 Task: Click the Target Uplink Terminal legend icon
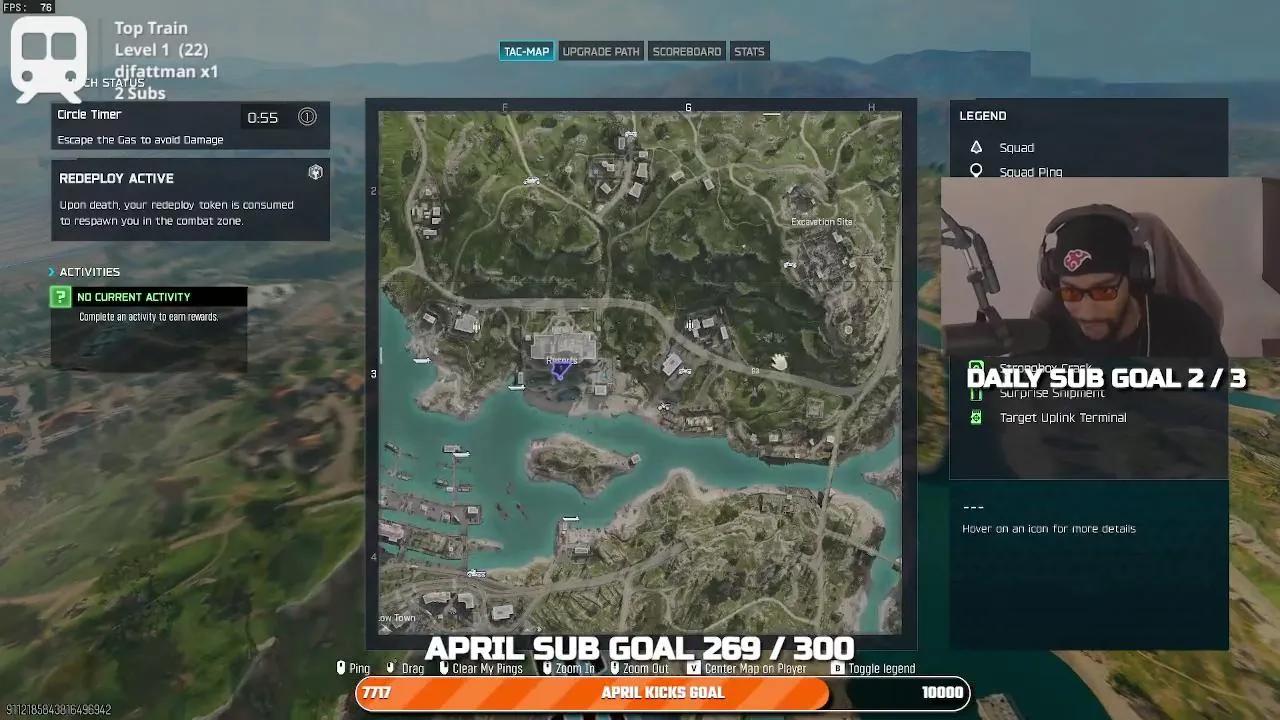(975, 417)
